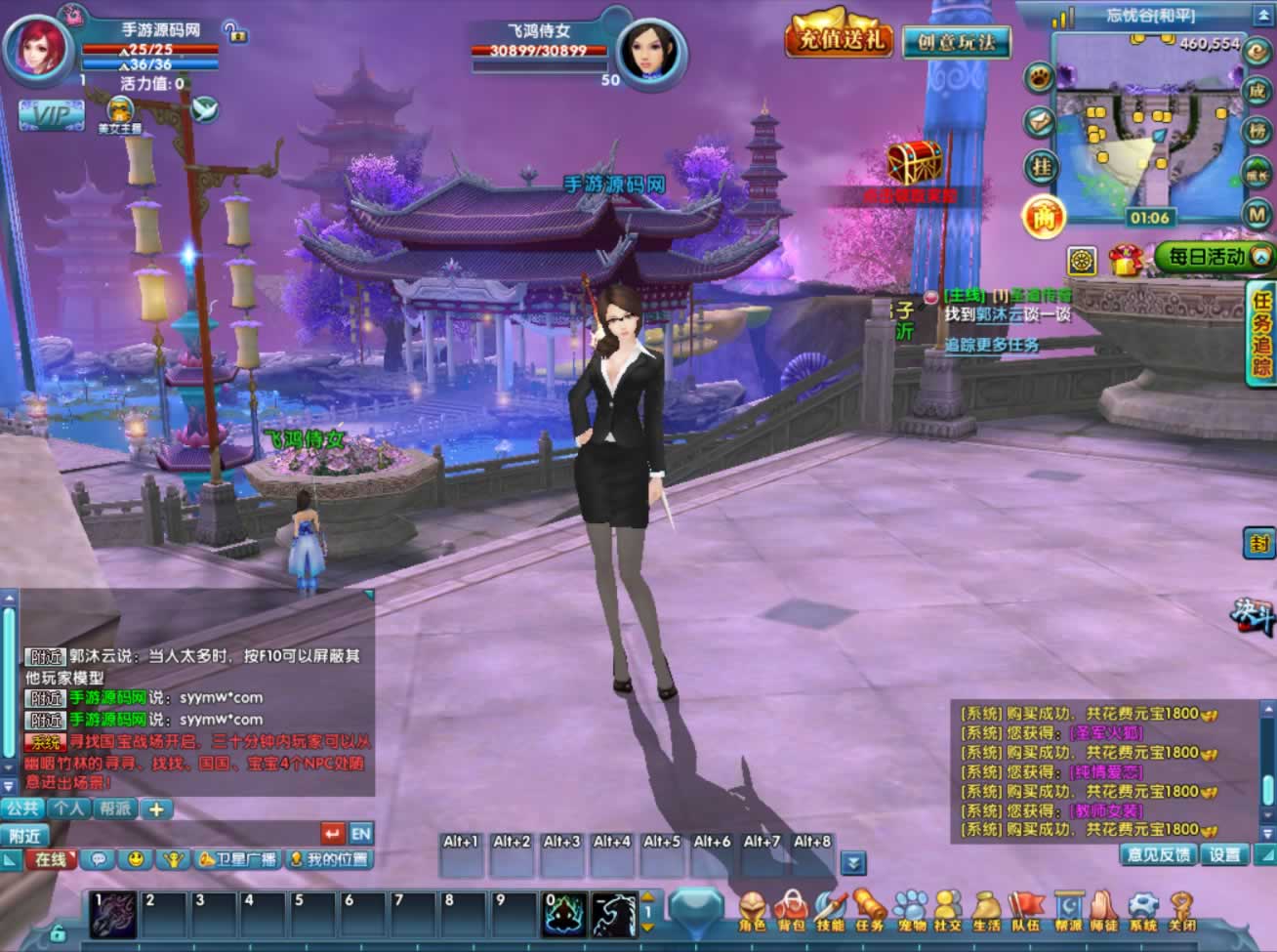1277x952 pixels.
Task: Open the 充值送礼 recharge gift button
Action: click(839, 39)
